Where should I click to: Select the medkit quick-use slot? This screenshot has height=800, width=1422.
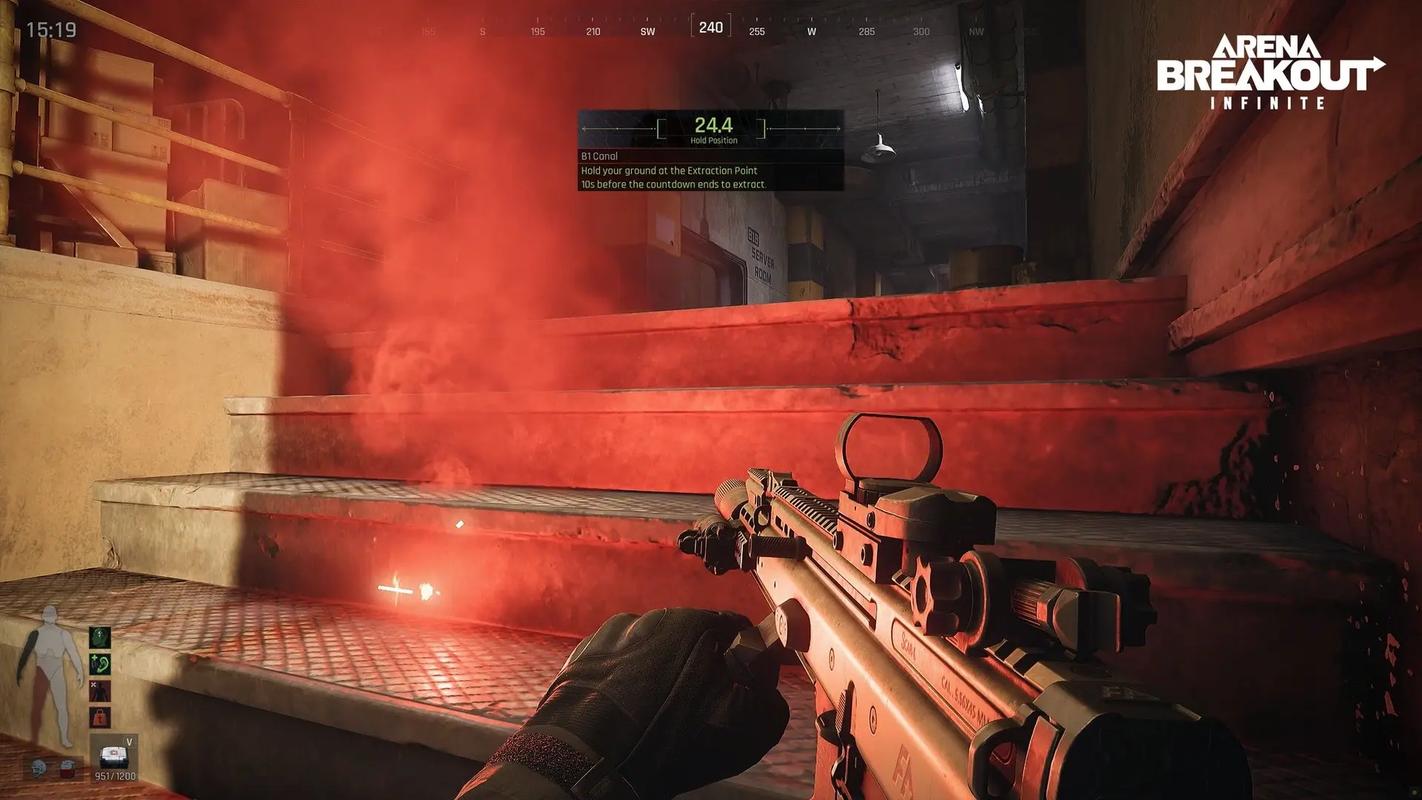click(115, 756)
